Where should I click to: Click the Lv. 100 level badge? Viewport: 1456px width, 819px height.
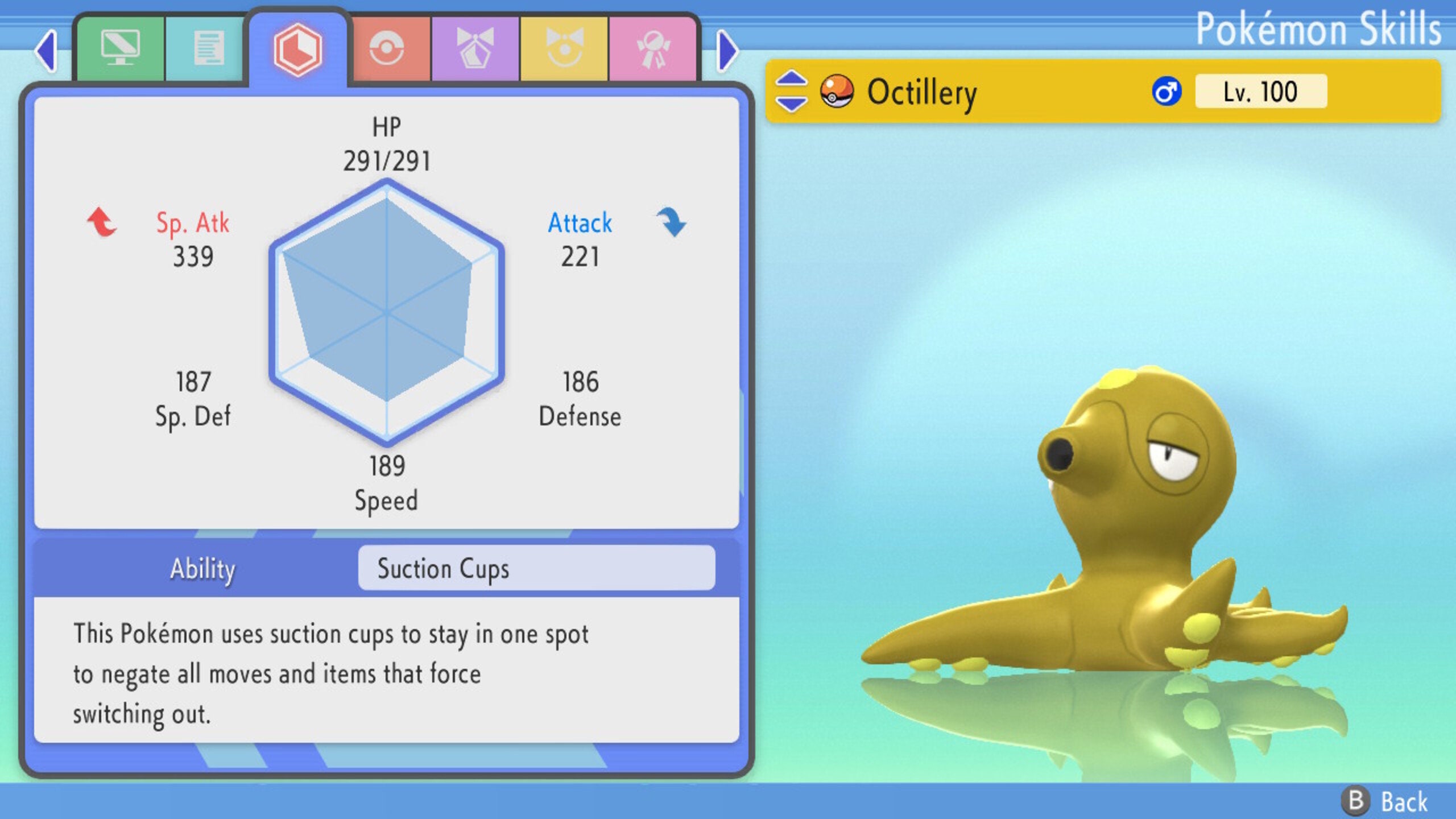tap(1268, 91)
